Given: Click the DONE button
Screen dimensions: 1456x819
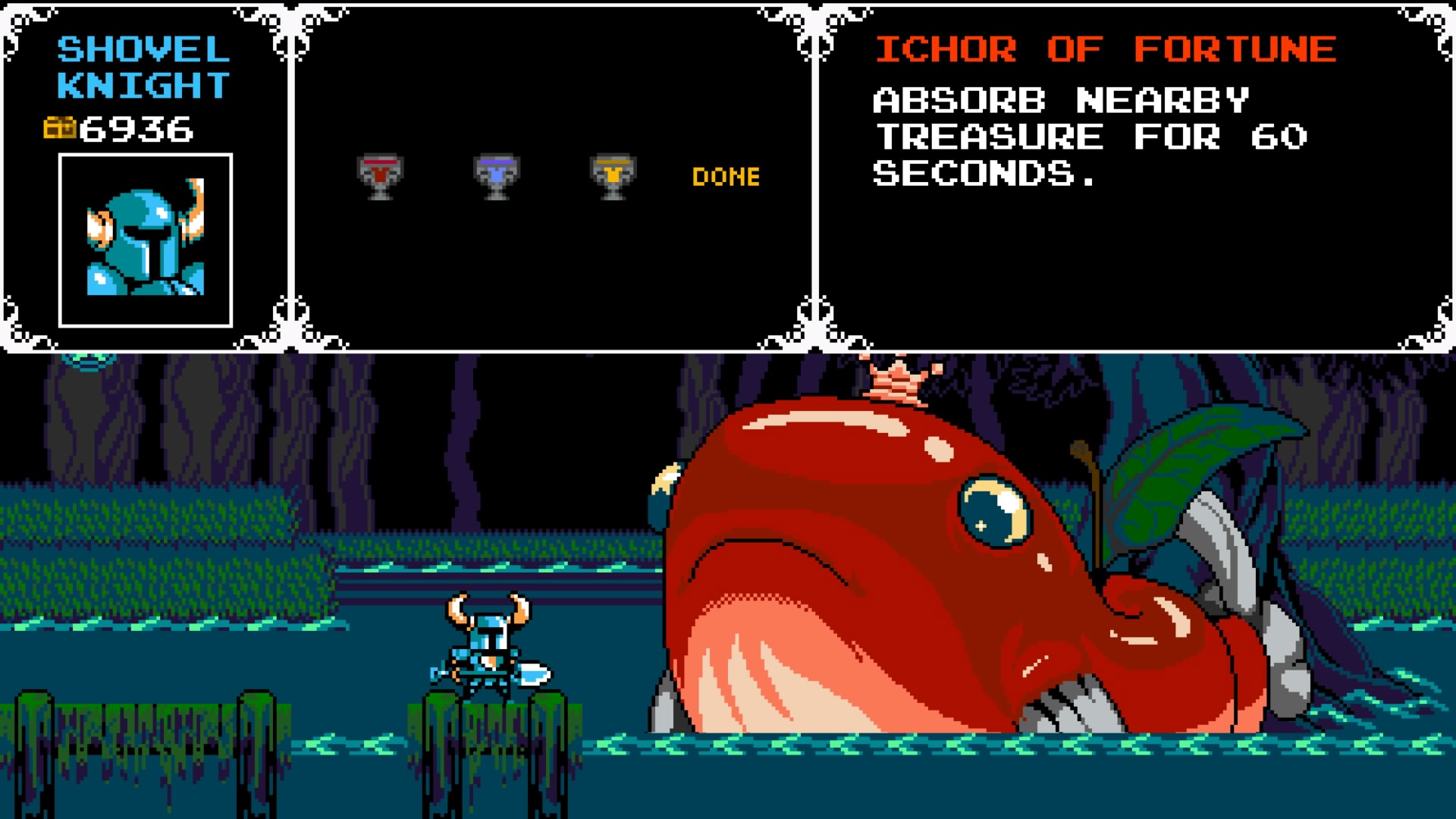Looking at the screenshot, I should point(725,176).
